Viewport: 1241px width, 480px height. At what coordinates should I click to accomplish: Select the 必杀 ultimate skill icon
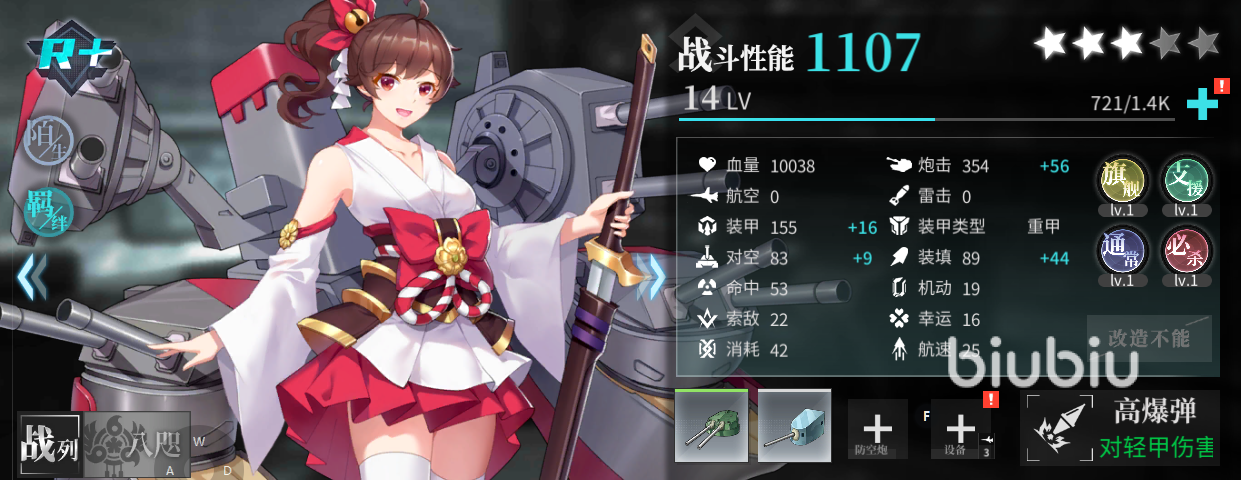point(1186,251)
